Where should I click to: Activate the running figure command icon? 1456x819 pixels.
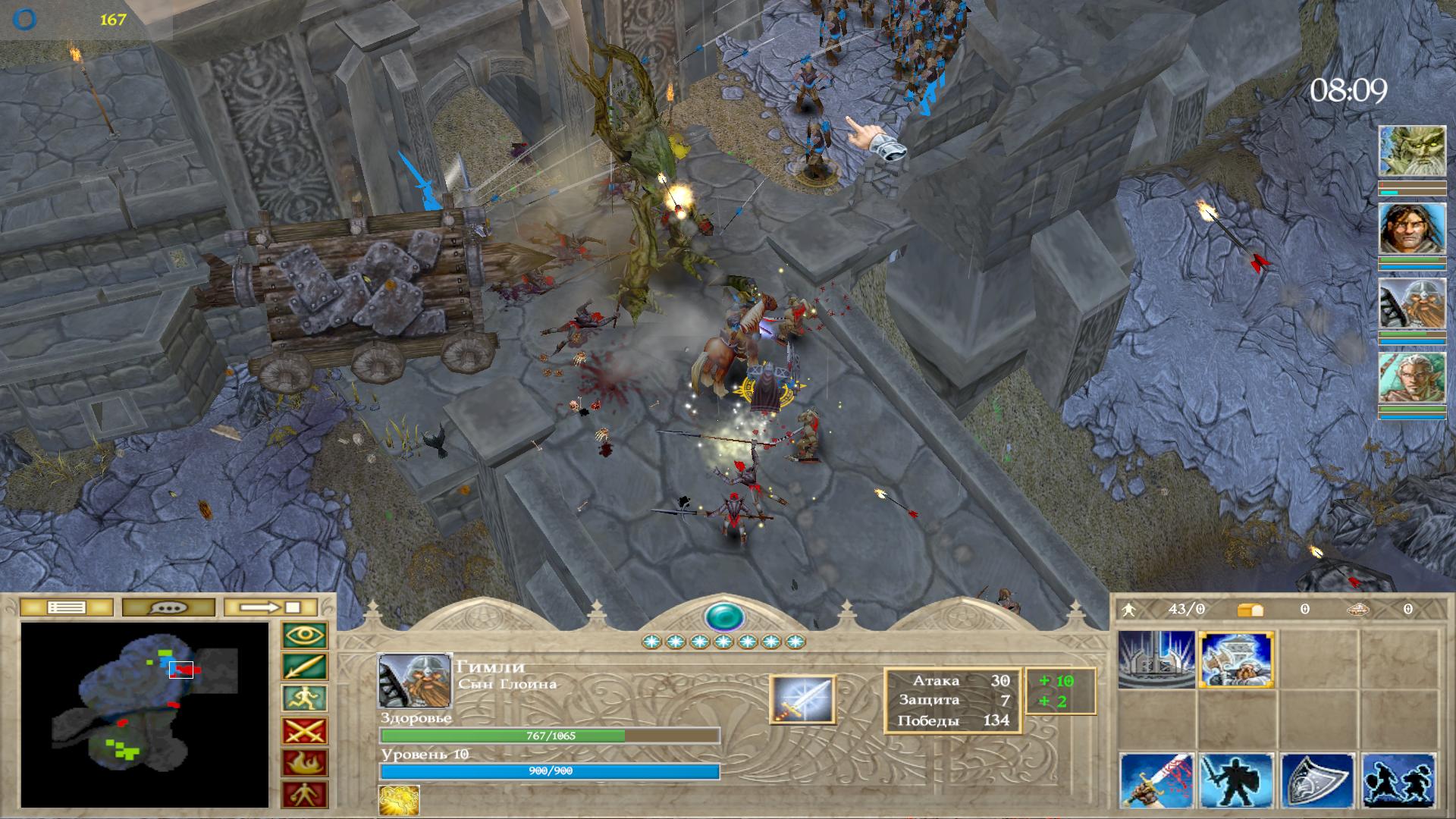304,698
